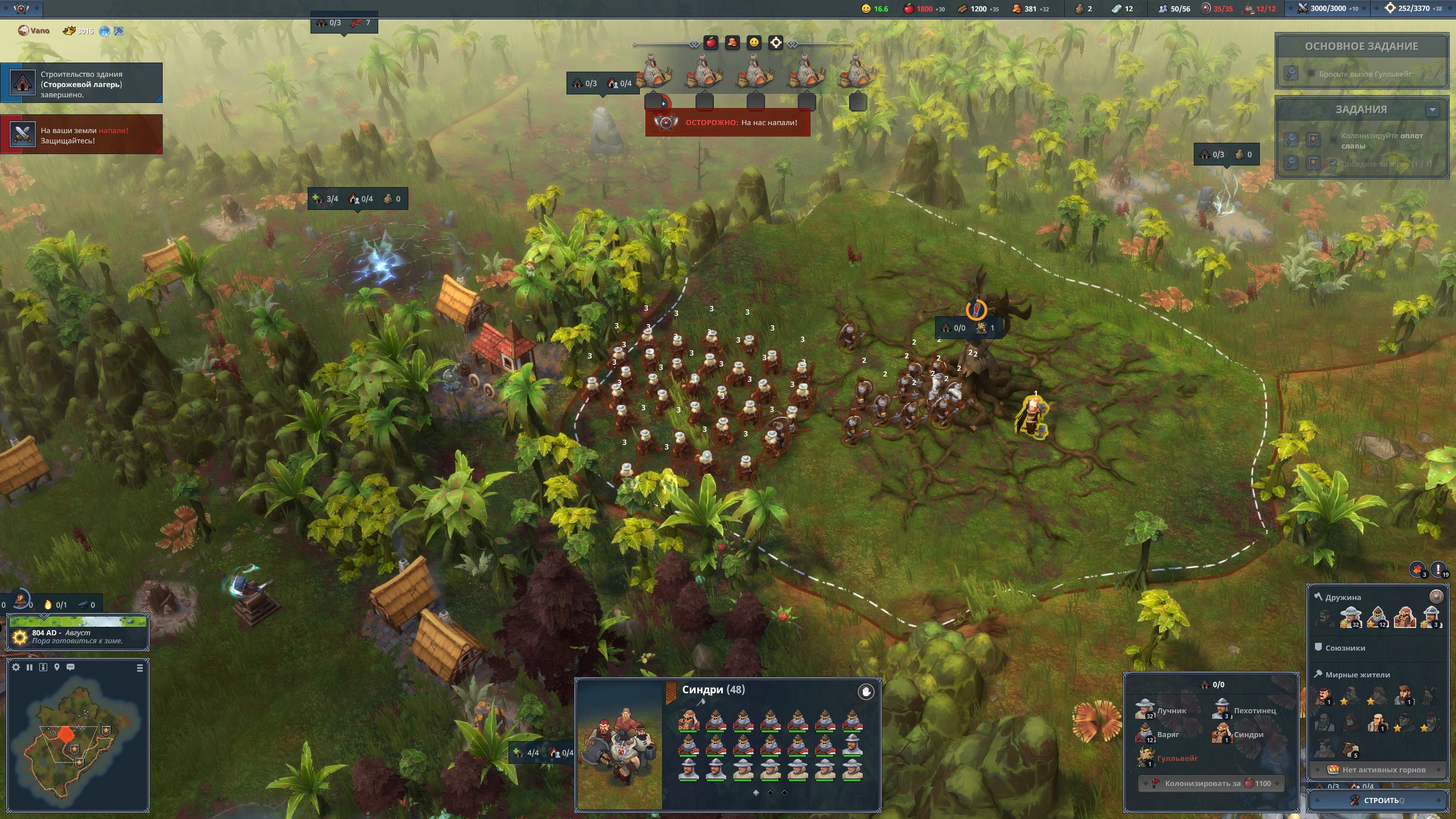Click the round shield icon in Дружина

click(1436, 596)
